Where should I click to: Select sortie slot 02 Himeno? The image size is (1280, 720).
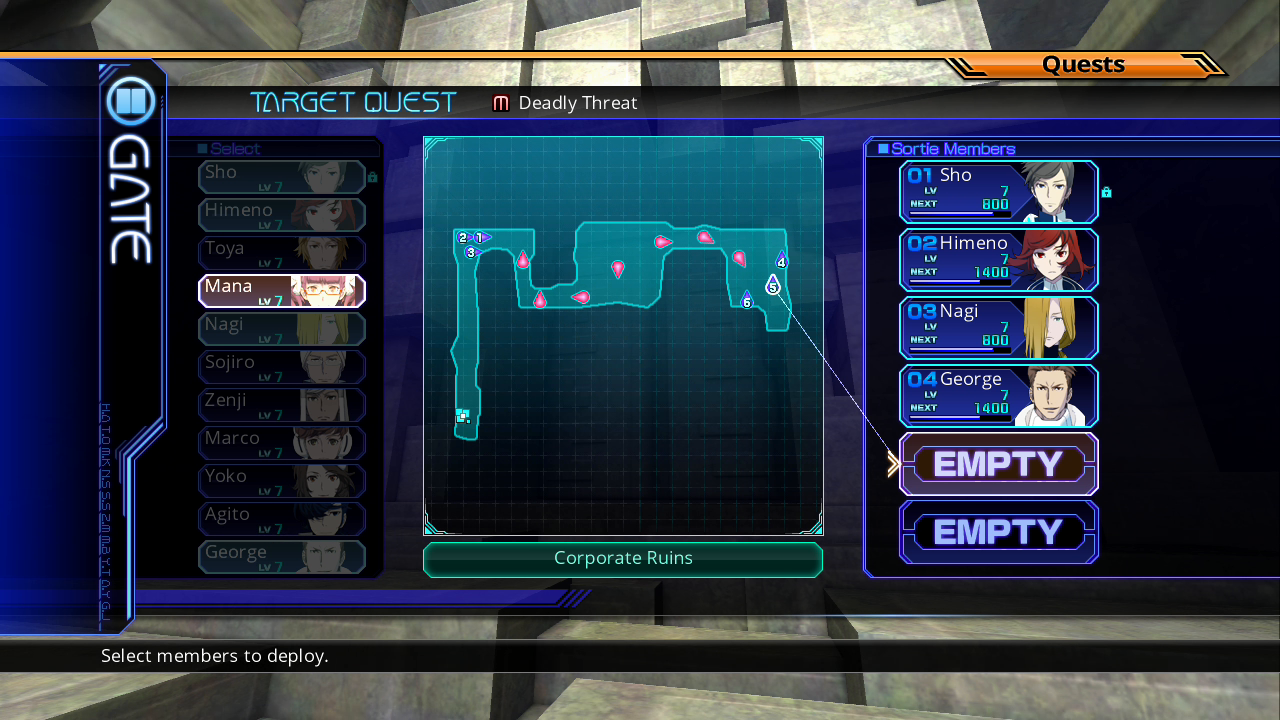tap(998, 260)
